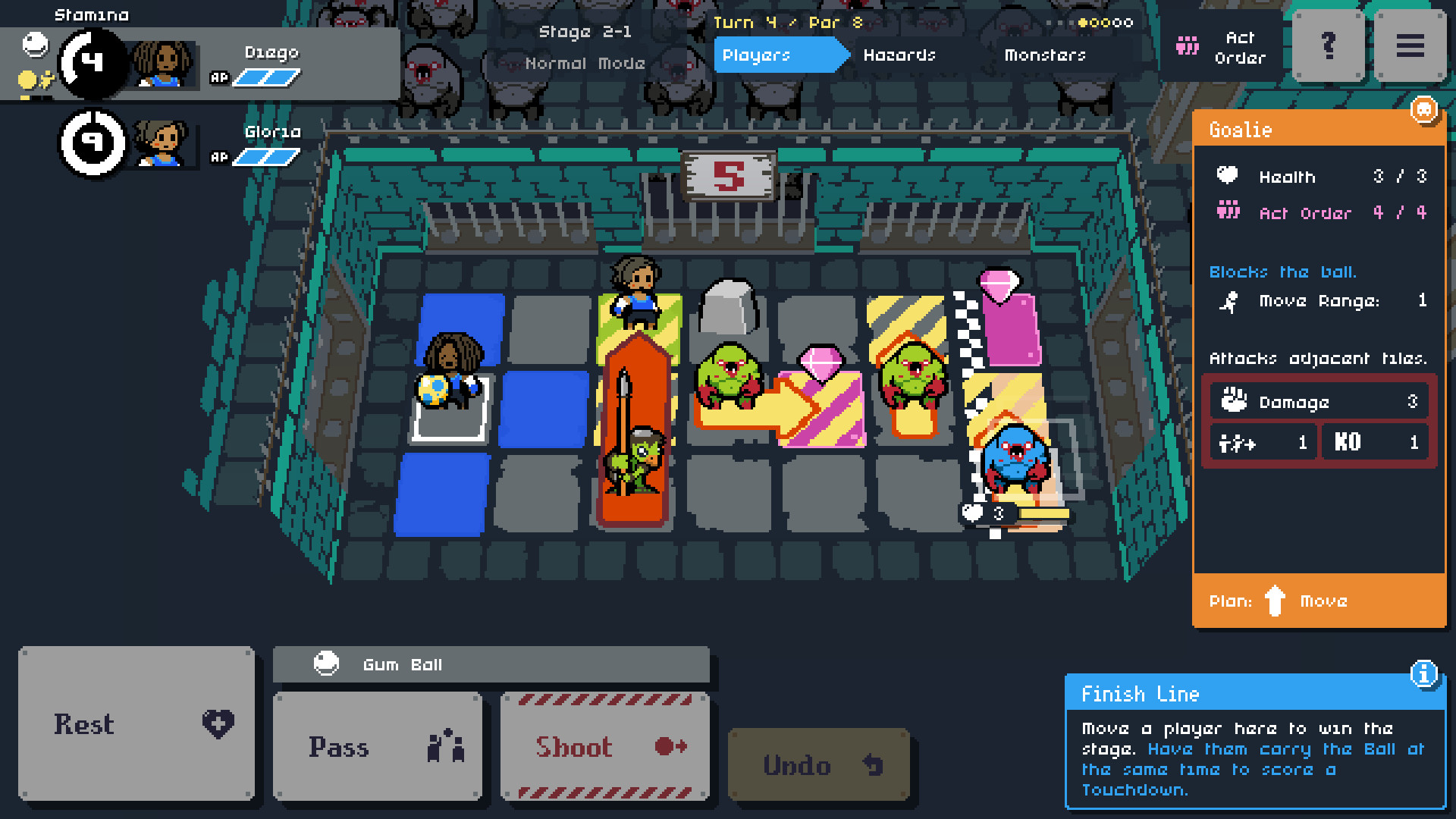Open the Act Order panel
The width and height of the screenshot is (1456, 819).
coord(1221,46)
